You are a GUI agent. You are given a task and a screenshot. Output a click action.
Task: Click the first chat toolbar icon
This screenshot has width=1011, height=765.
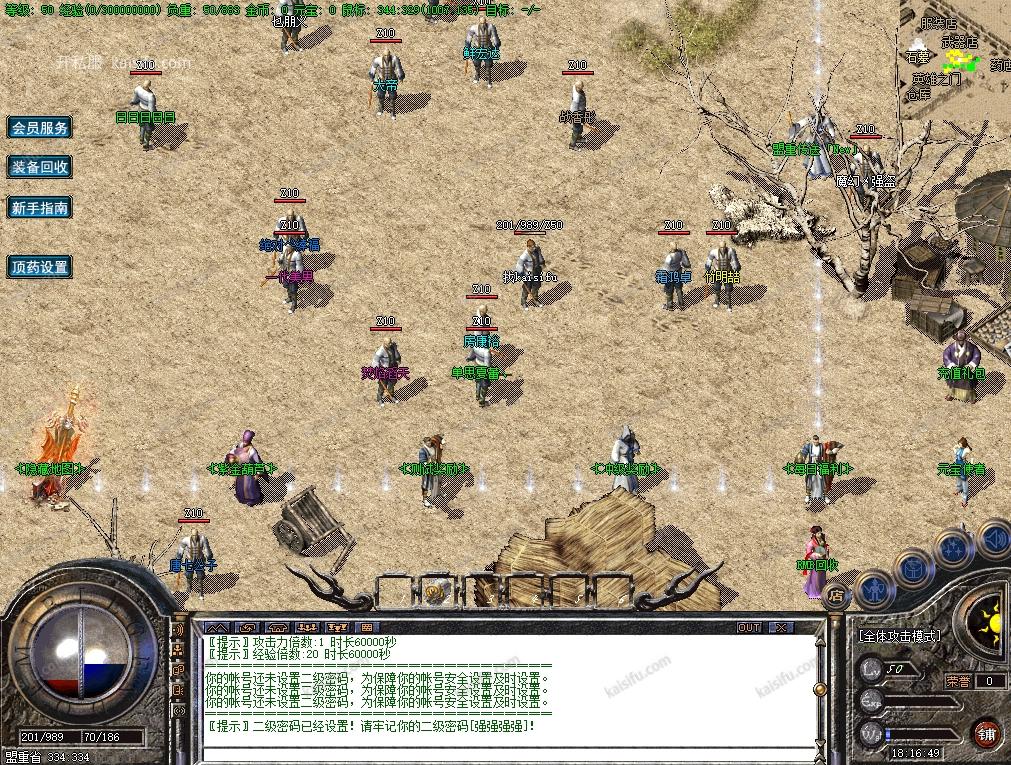(217, 628)
